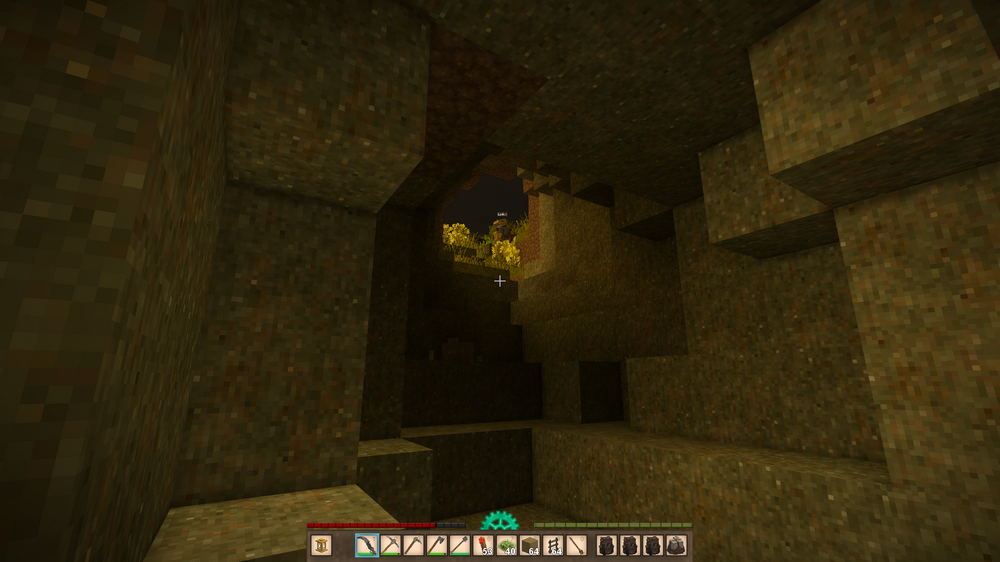Click the lighter-colored backpack slot
The height and width of the screenshot is (562, 1000).
(677, 546)
